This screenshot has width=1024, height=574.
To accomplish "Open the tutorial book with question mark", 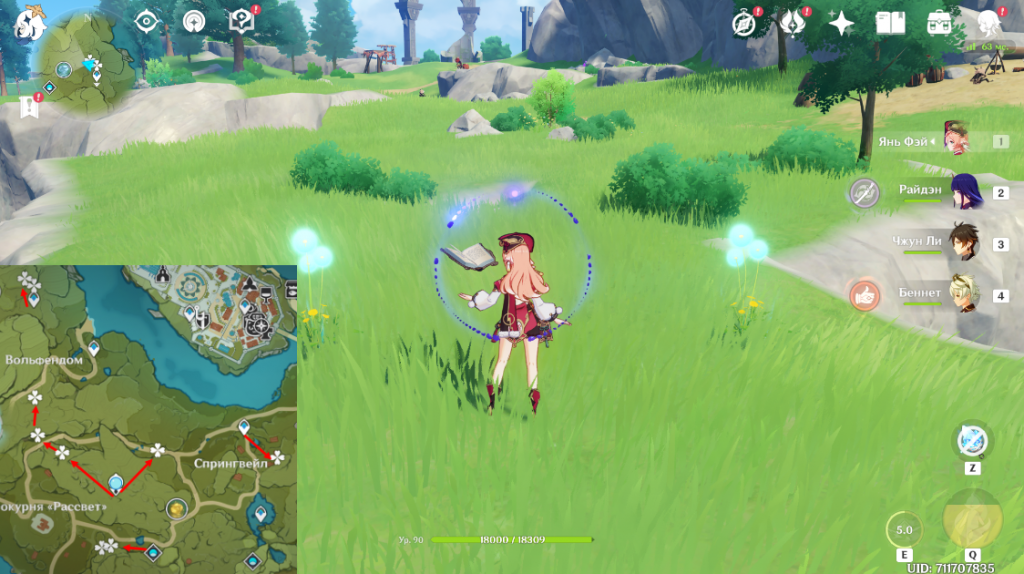I will tap(241, 21).
